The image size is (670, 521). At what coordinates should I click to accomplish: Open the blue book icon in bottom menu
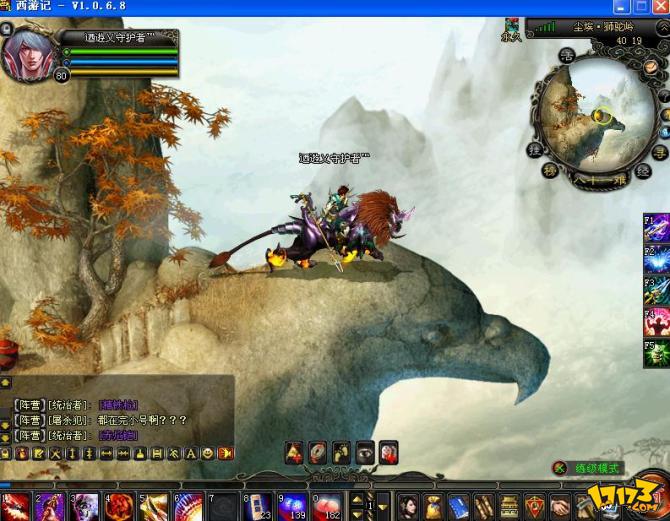(x=458, y=506)
